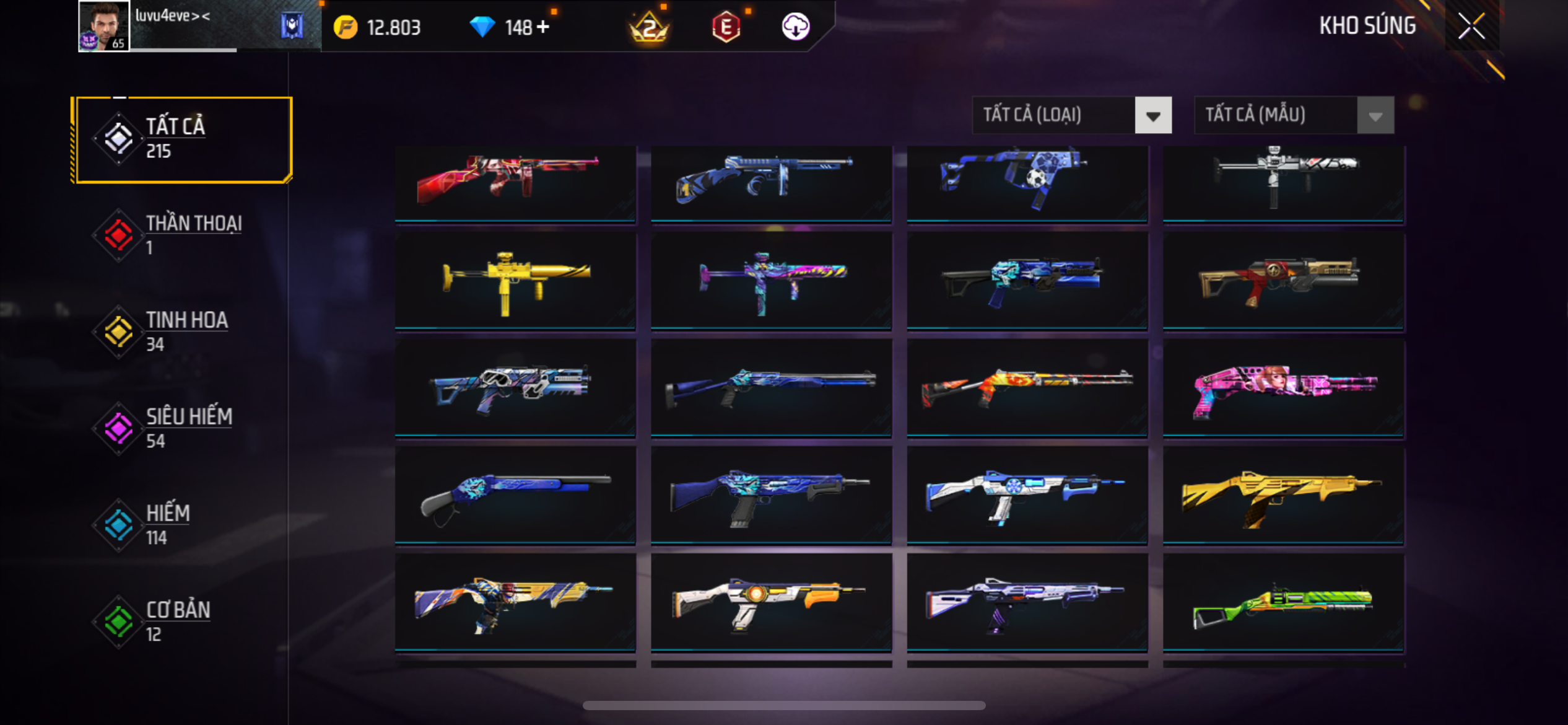Choose the green and yellow shotgun skin
1568x725 pixels.
1283,604
